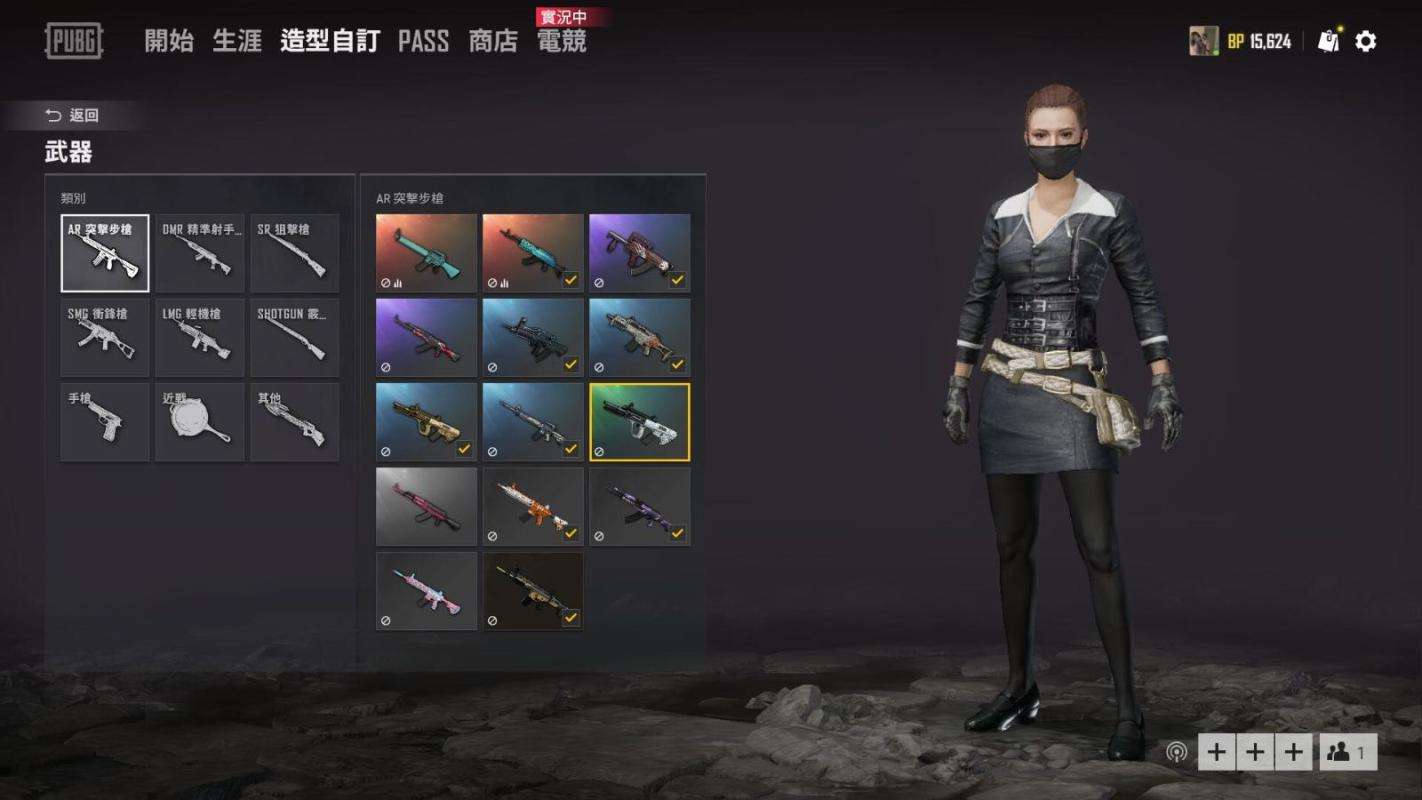Click the 返回 back button
This screenshot has width=1422, height=800.
point(73,116)
